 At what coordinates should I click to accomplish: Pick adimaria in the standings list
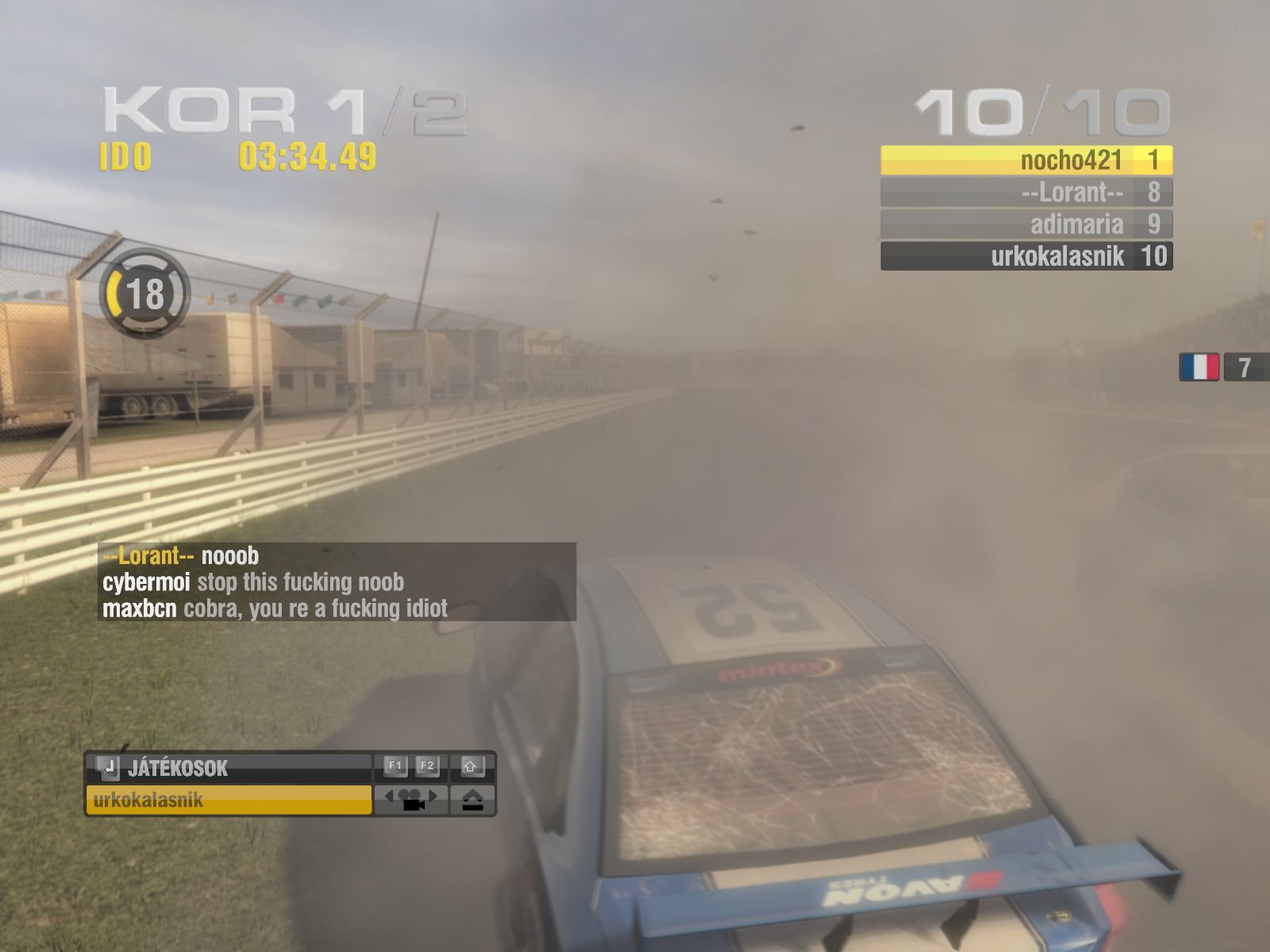1026,224
